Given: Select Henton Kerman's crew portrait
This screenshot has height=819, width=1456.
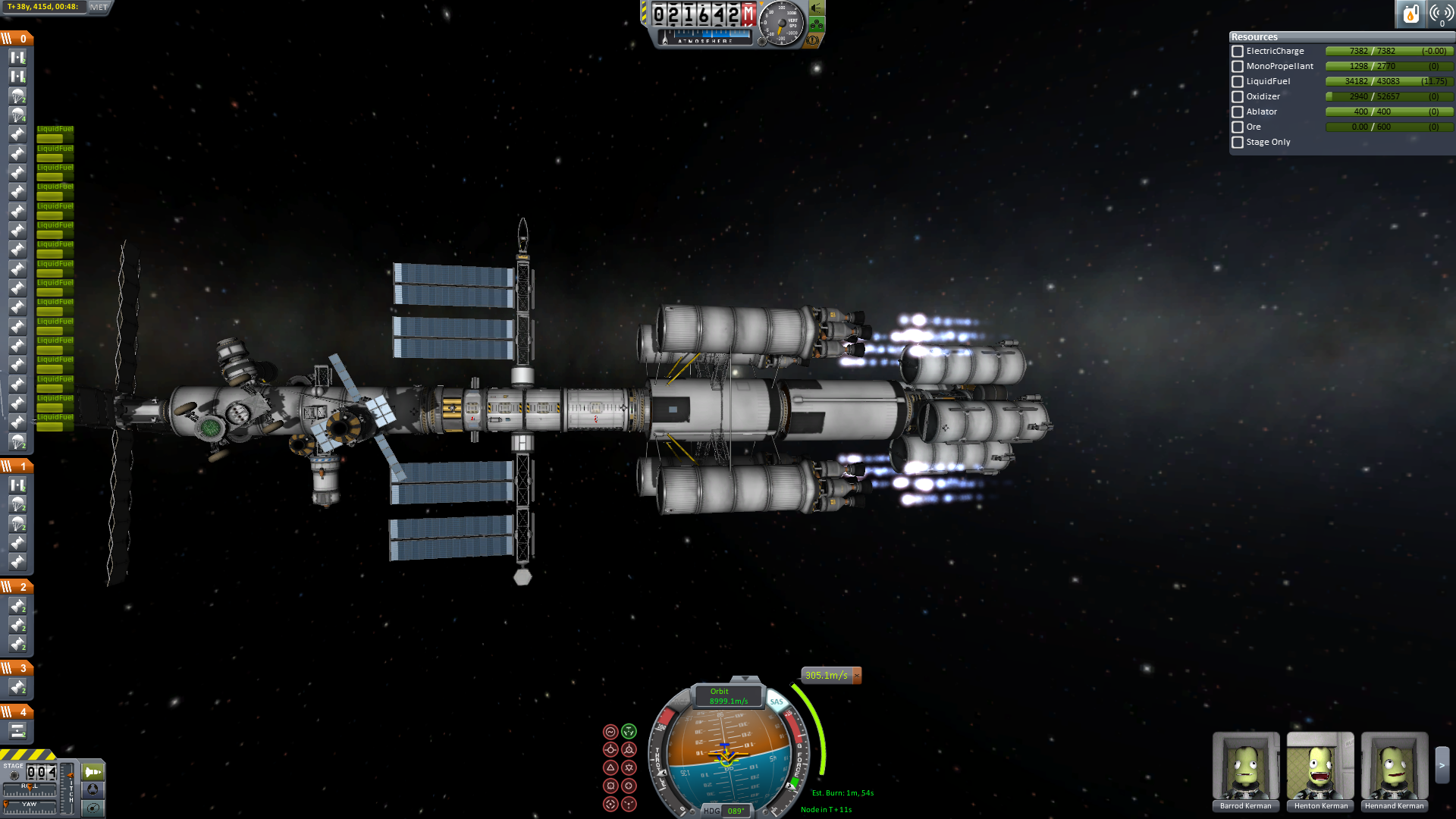Looking at the screenshot, I should (1319, 766).
